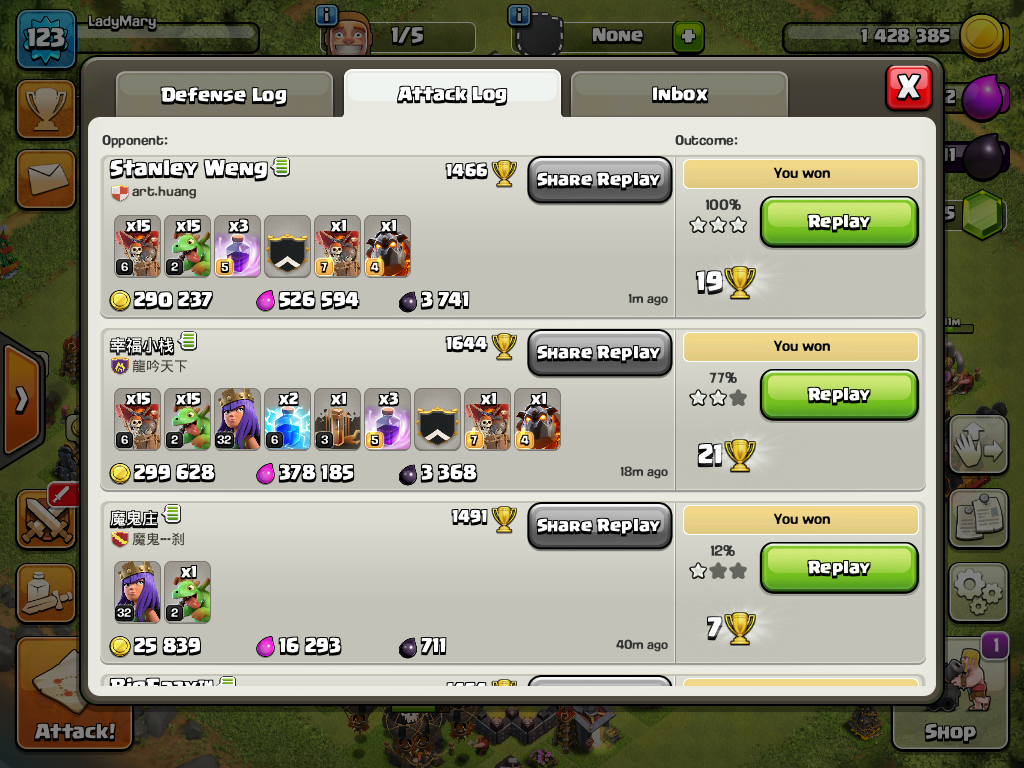Share replay of Stanley Weng attack

click(x=599, y=180)
